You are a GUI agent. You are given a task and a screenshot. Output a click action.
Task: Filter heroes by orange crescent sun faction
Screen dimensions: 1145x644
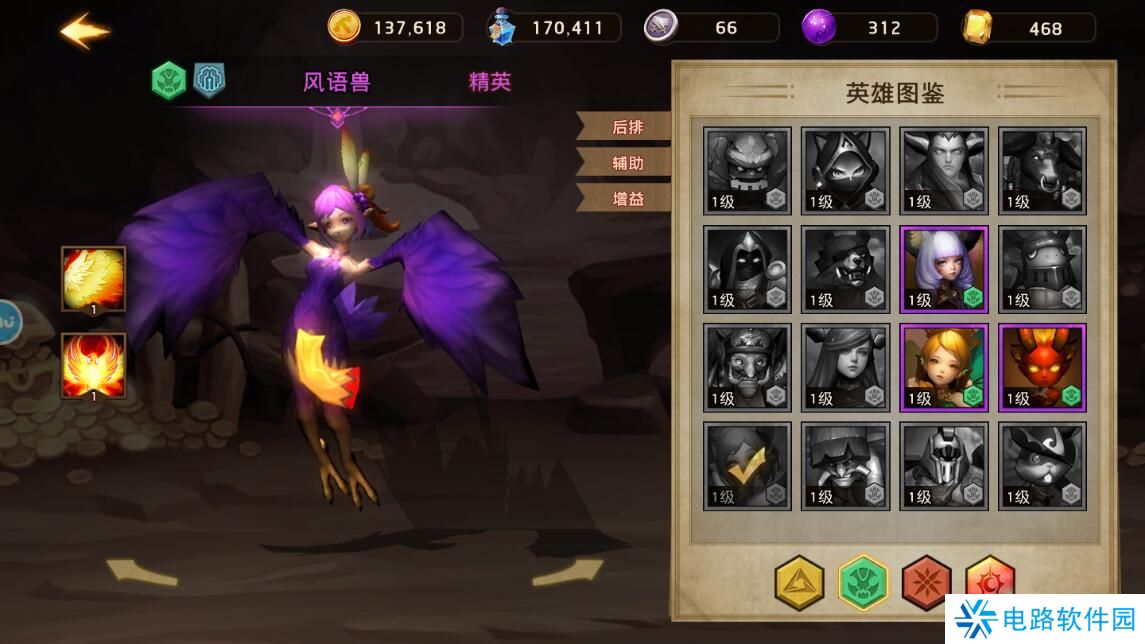pyautogui.click(x=989, y=580)
